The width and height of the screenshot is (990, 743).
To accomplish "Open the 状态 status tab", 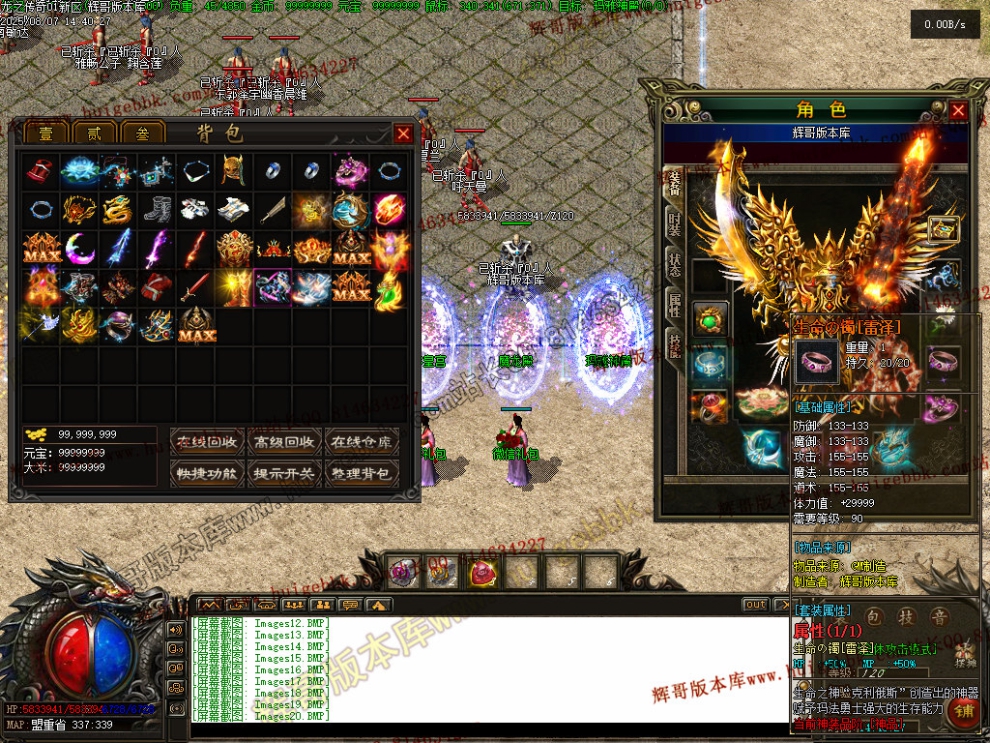I will pyautogui.click(x=675, y=268).
